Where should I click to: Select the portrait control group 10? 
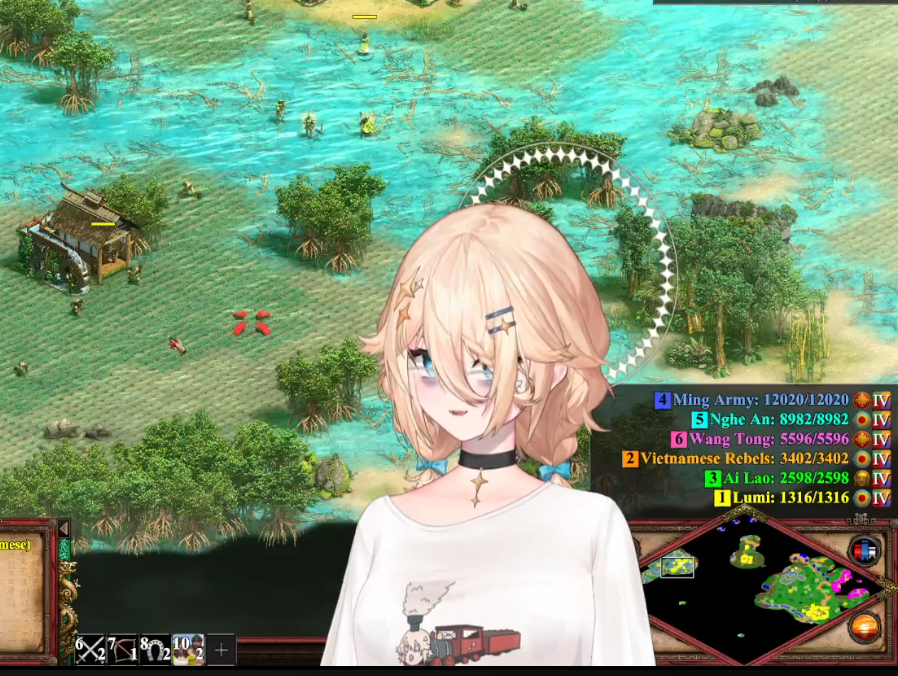coord(188,650)
